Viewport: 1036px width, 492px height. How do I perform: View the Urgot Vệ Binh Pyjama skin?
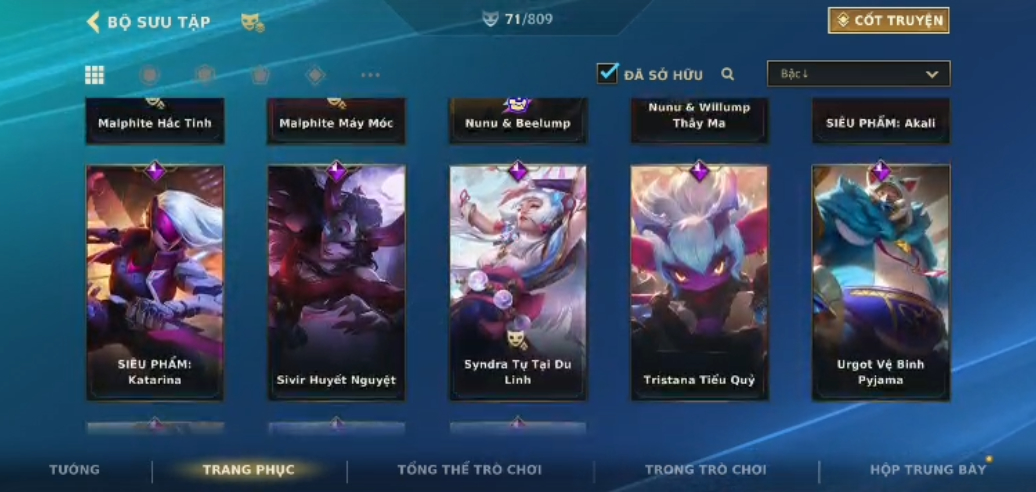(880, 282)
